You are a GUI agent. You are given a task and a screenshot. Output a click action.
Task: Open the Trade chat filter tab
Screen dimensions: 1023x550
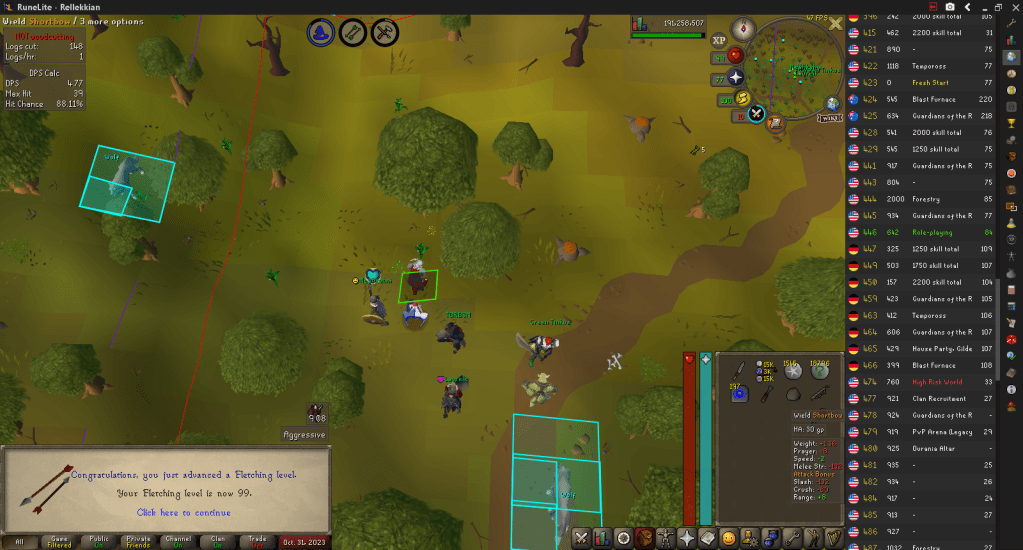click(x=257, y=541)
